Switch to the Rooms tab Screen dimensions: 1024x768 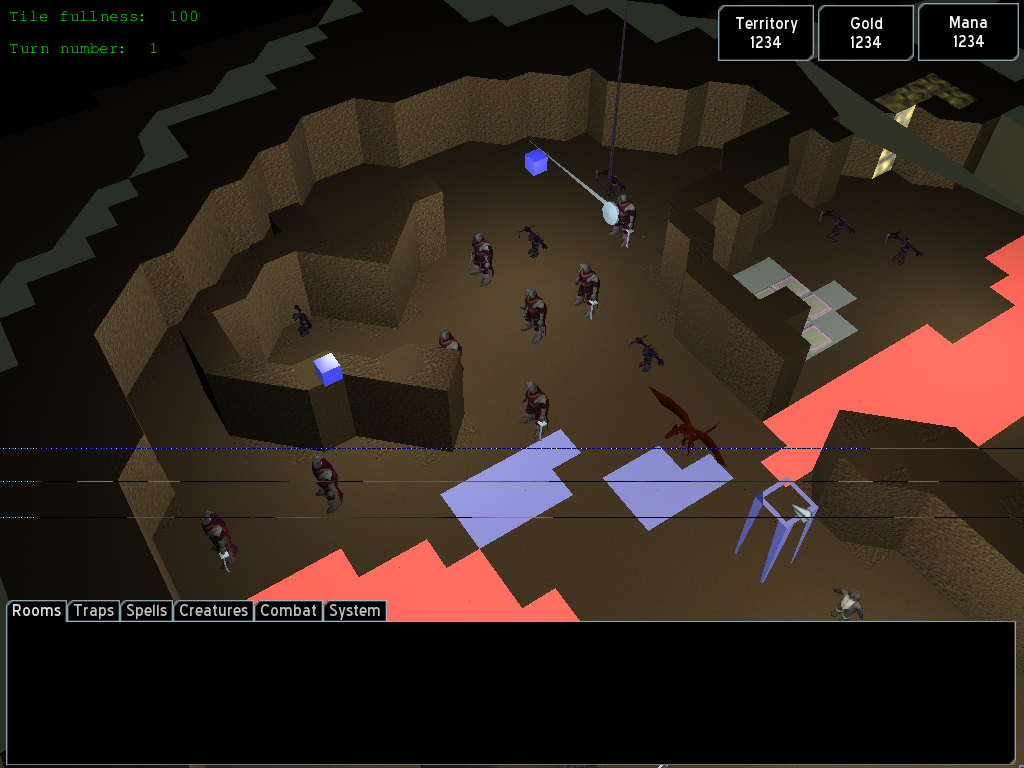coord(37,611)
